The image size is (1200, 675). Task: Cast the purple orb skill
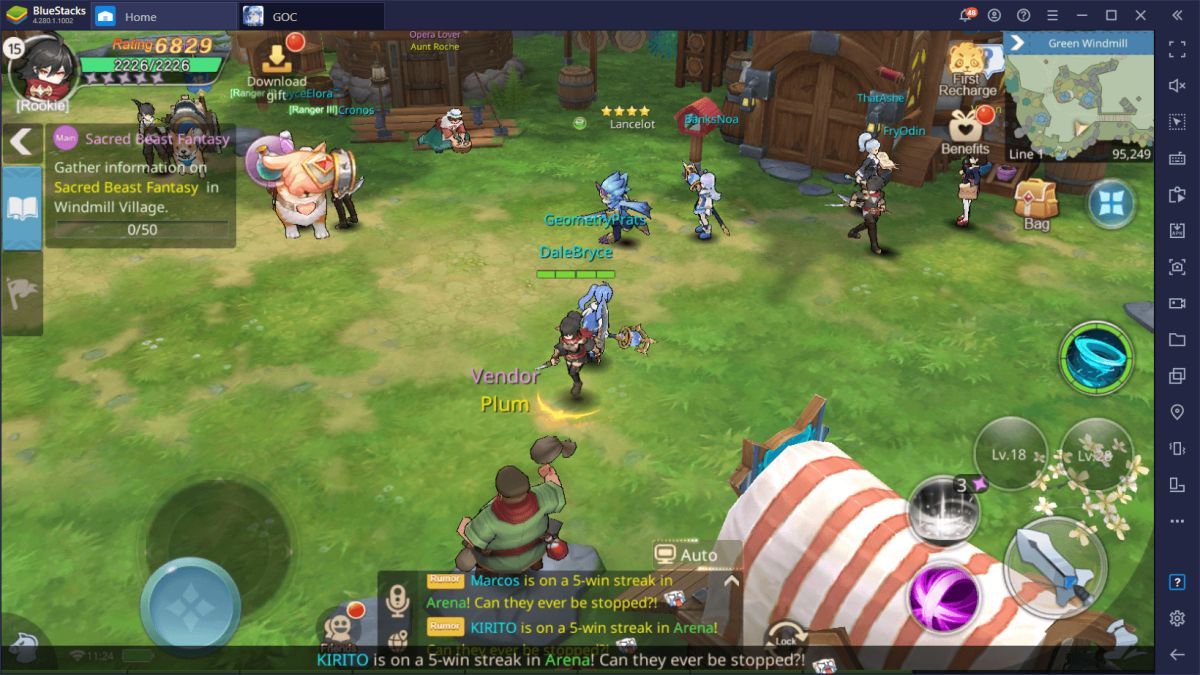pos(942,597)
